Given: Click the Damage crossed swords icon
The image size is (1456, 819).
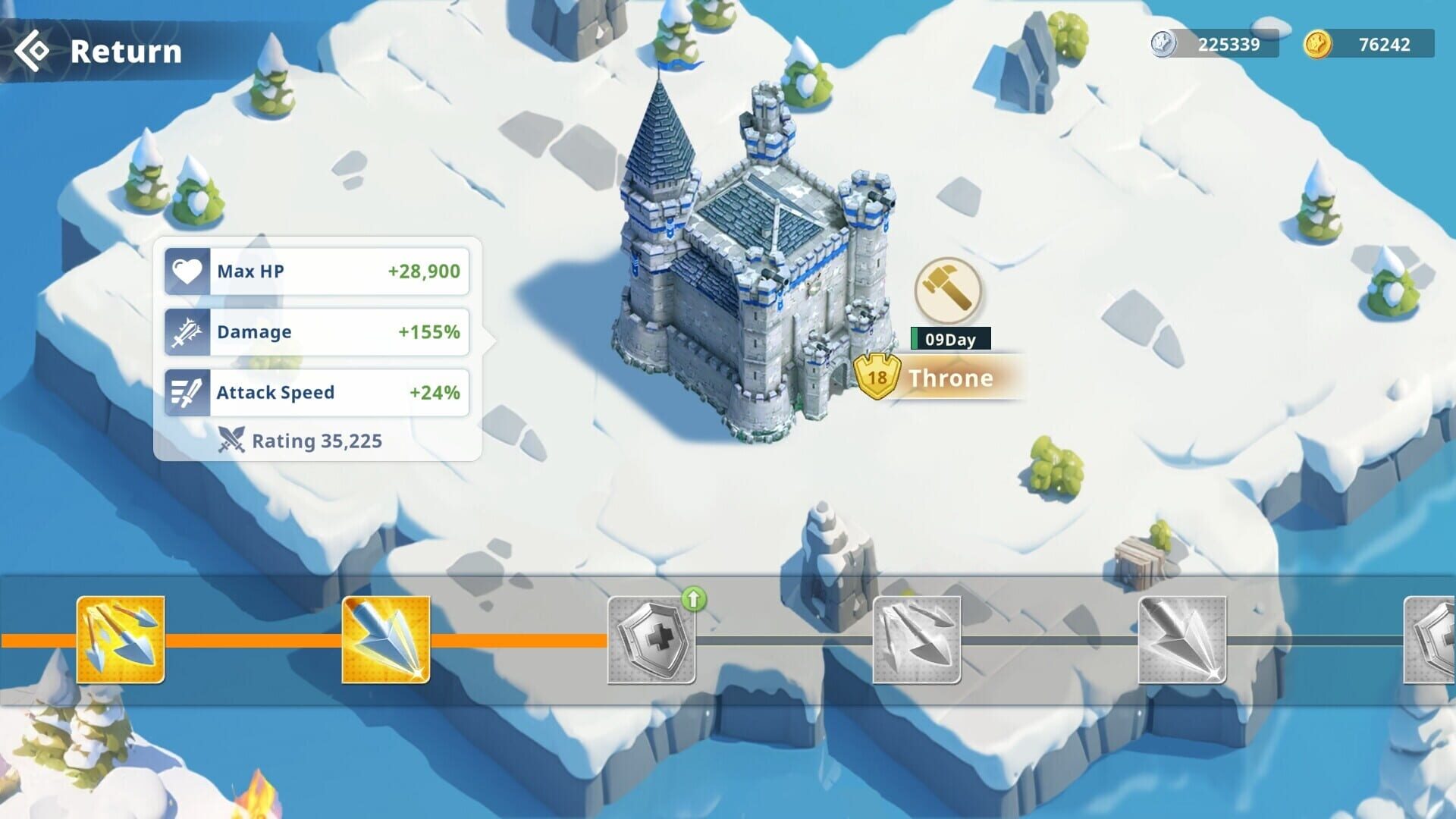Looking at the screenshot, I should (x=187, y=331).
